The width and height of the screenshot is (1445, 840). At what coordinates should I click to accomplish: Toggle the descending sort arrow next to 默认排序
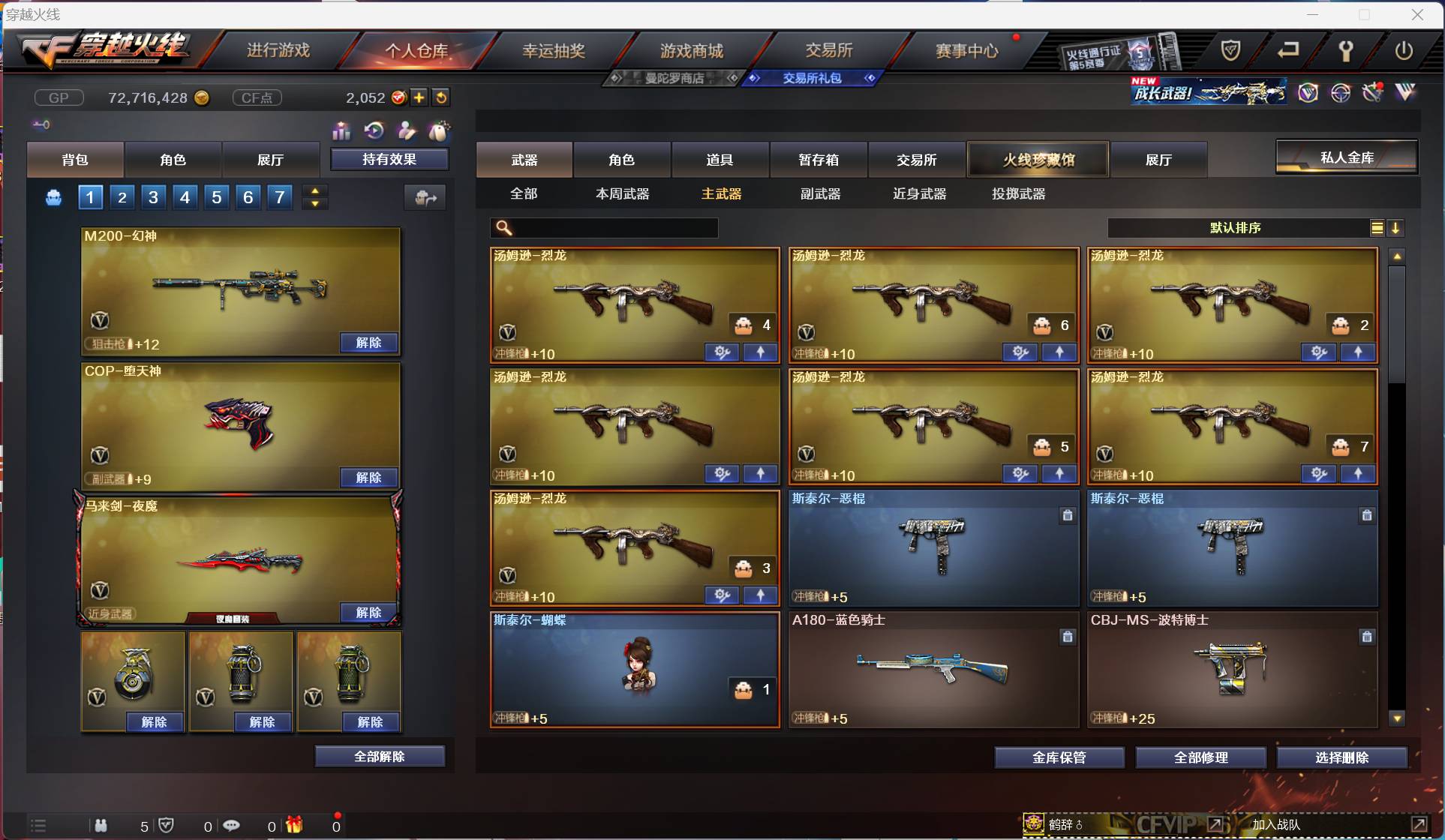click(x=1396, y=227)
